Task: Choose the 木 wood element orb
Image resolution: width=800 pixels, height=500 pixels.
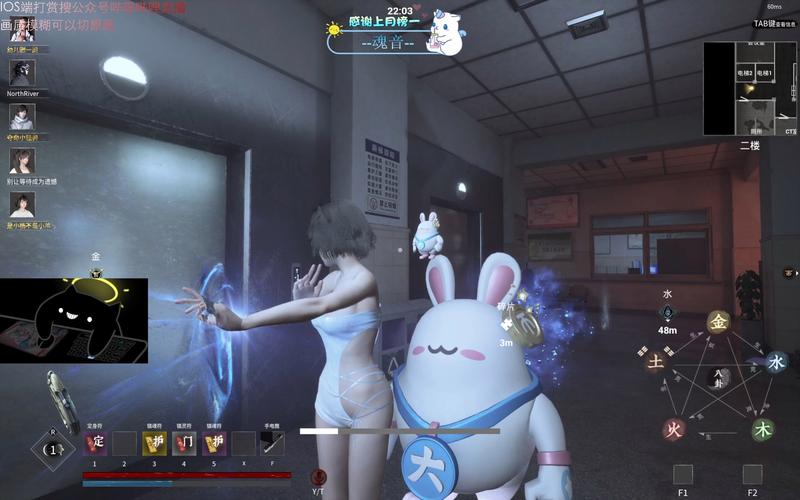Action: pyautogui.click(x=763, y=430)
